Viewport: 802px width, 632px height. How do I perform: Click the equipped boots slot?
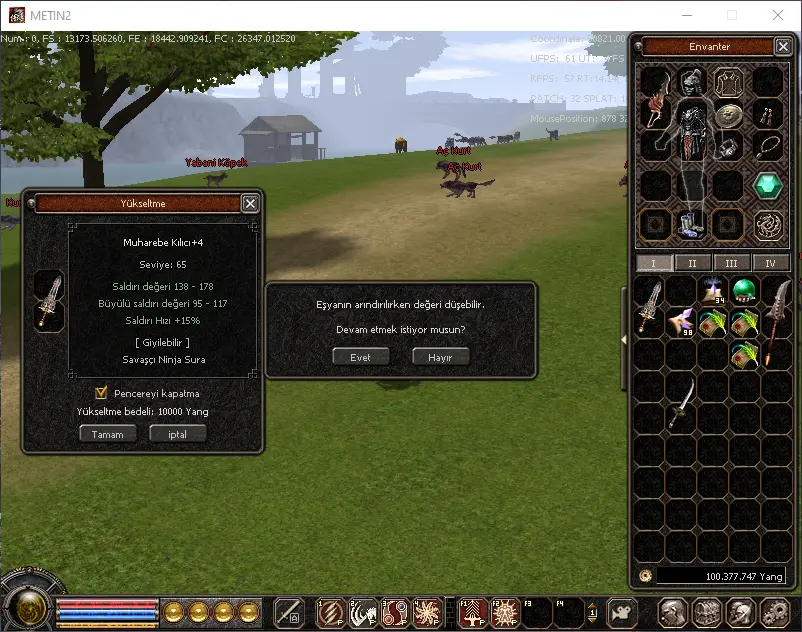click(692, 223)
